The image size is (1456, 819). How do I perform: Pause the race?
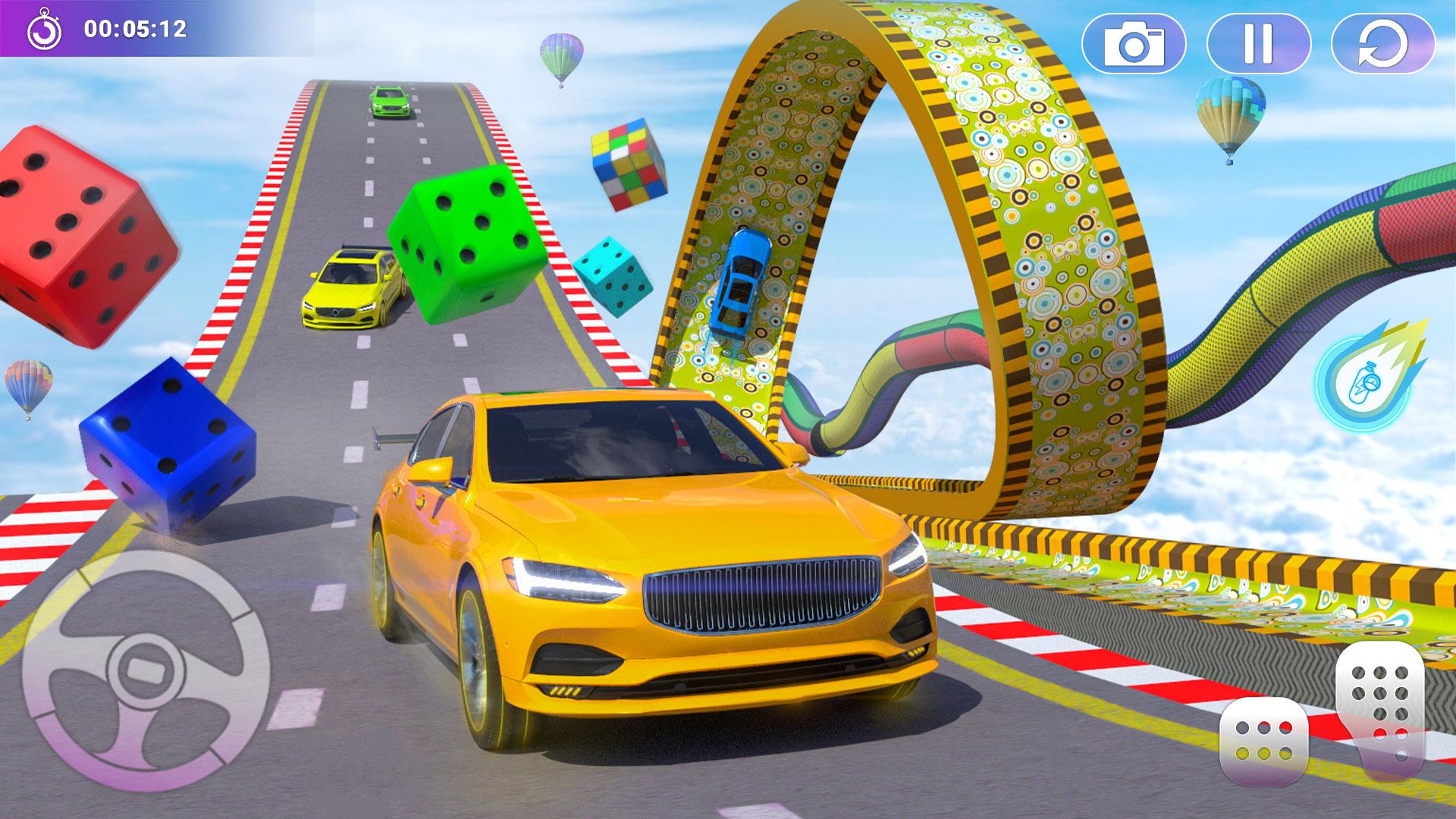click(x=1258, y=44)
